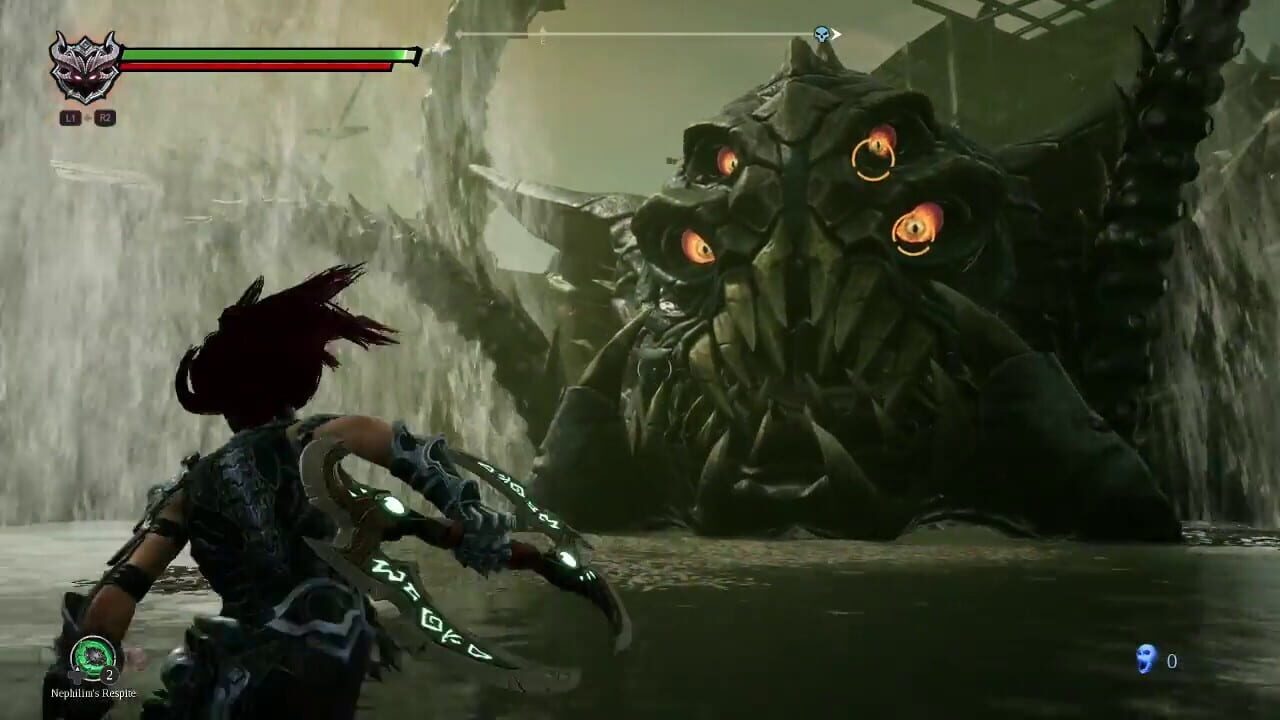1280x720 pixels.
Task: Toggle the green boss health bar
Action: [x=264, y=55]
